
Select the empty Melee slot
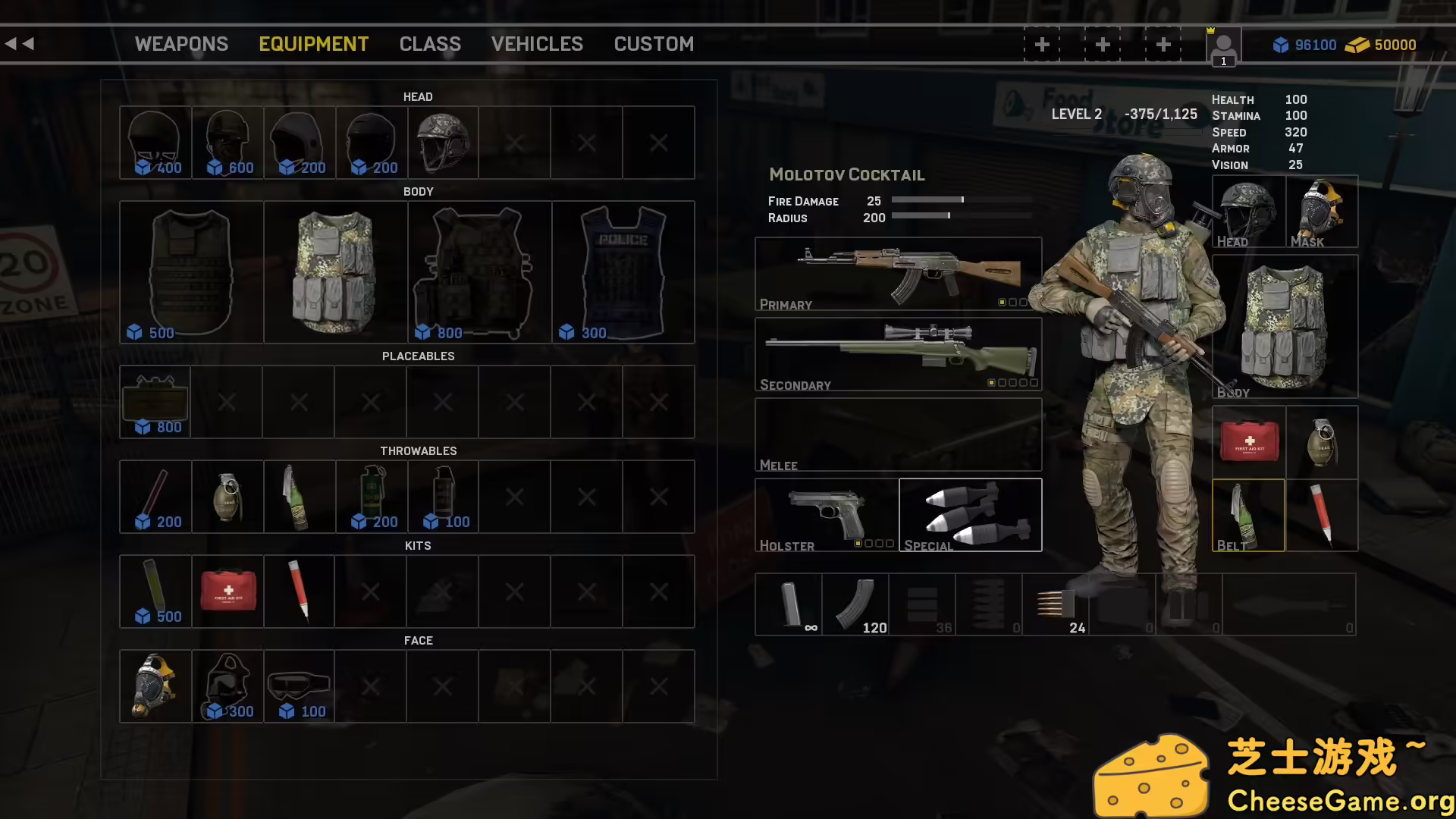click(898, 433)
